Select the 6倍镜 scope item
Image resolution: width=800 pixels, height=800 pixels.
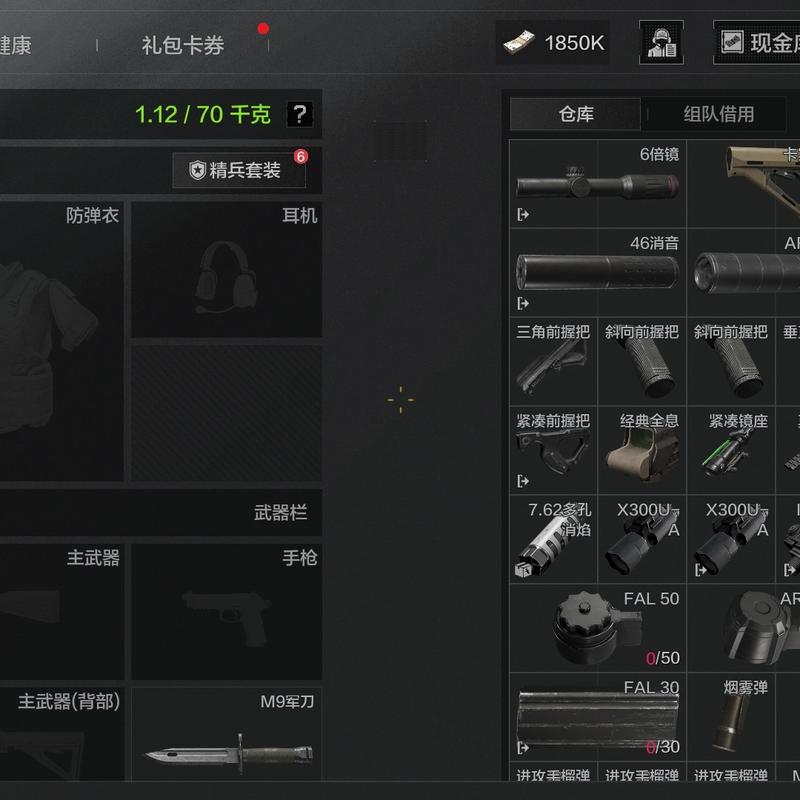pos(598,184)
